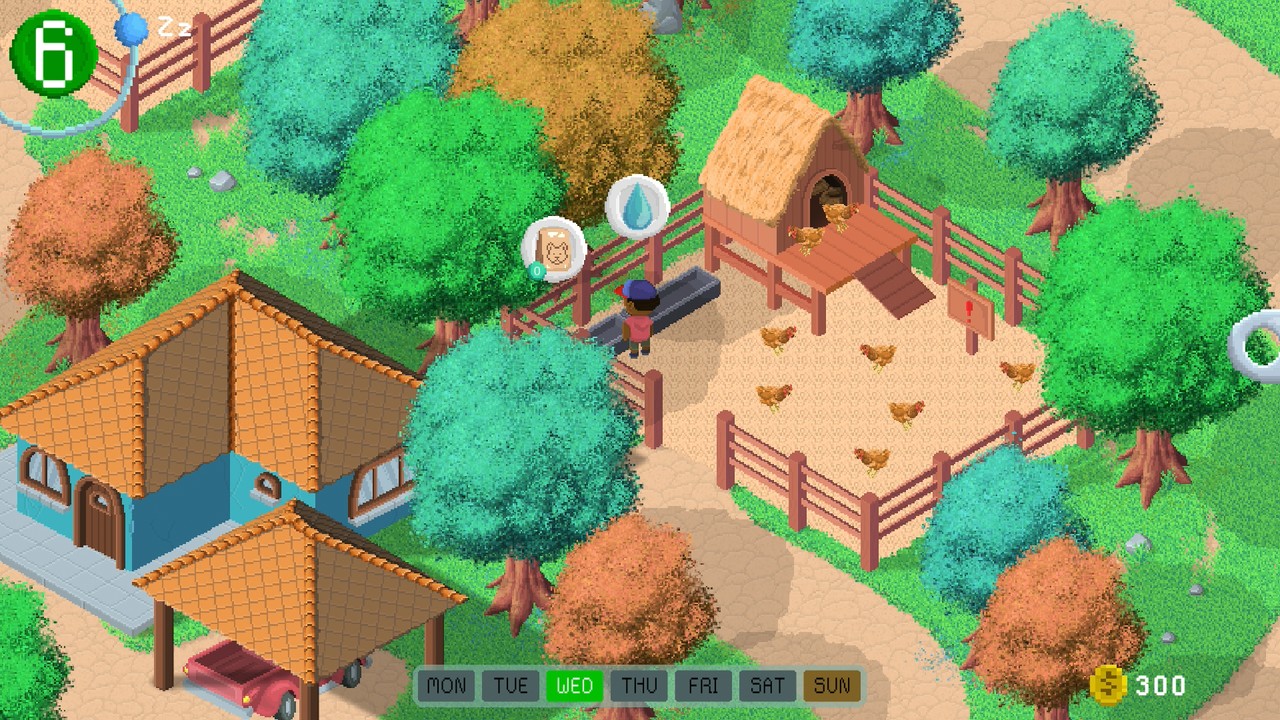The width and height of the screenshot is (1280, 720).
Task: Select the SUN day tab
Action: [x=832, y=686]
